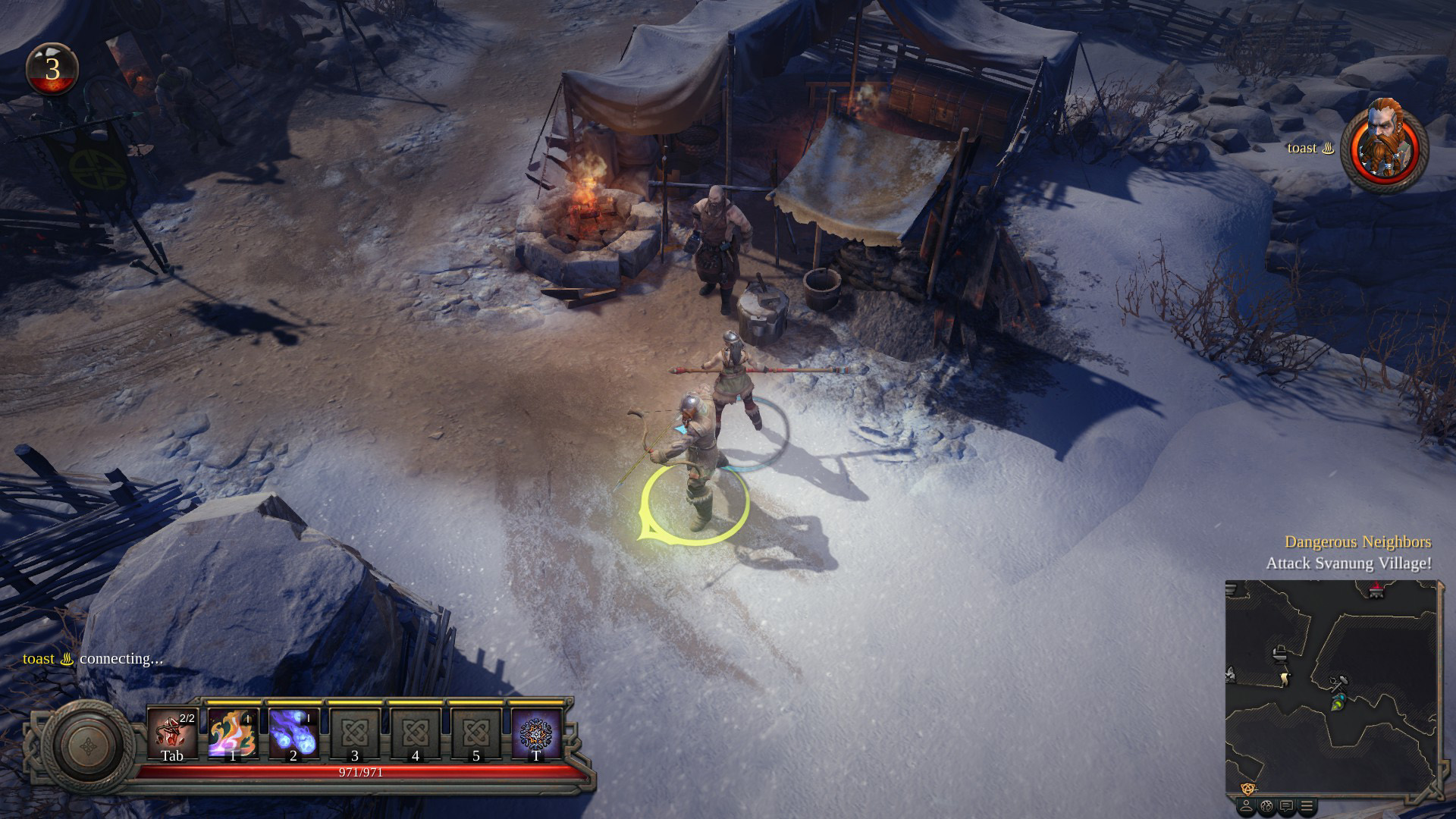Select the Dangerous Neighbors quest tracker
Image resolution: width=1456 pixels, height=819 pixels.
point(1357,541)
